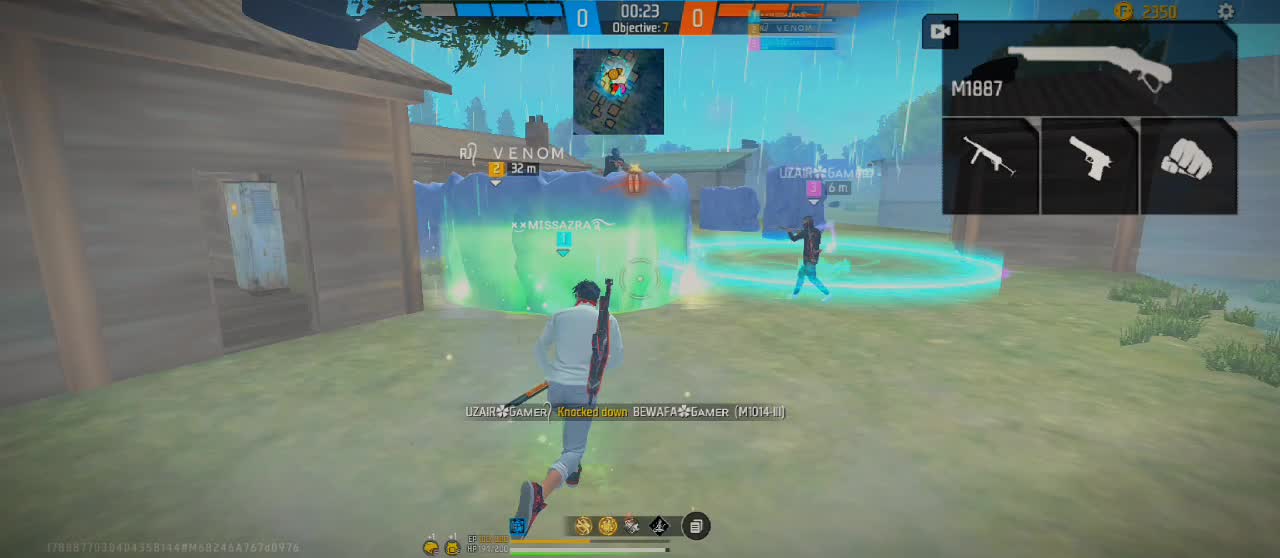Click the yellow helmet armor icon
The width and height of the screenshot is (1280, 558).
coord(431,546)
